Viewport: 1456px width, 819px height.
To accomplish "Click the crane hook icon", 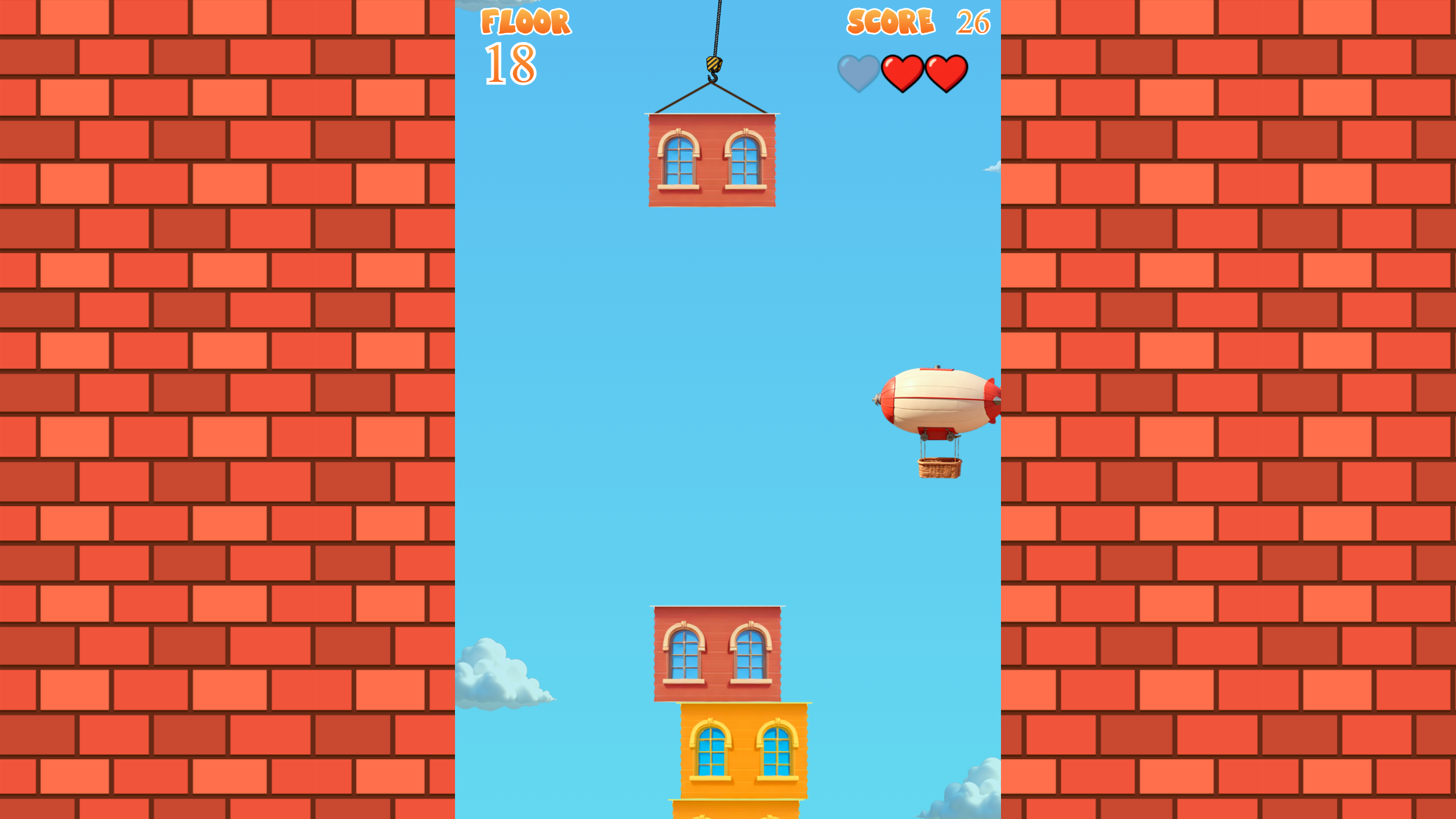I will coord(715,65).
